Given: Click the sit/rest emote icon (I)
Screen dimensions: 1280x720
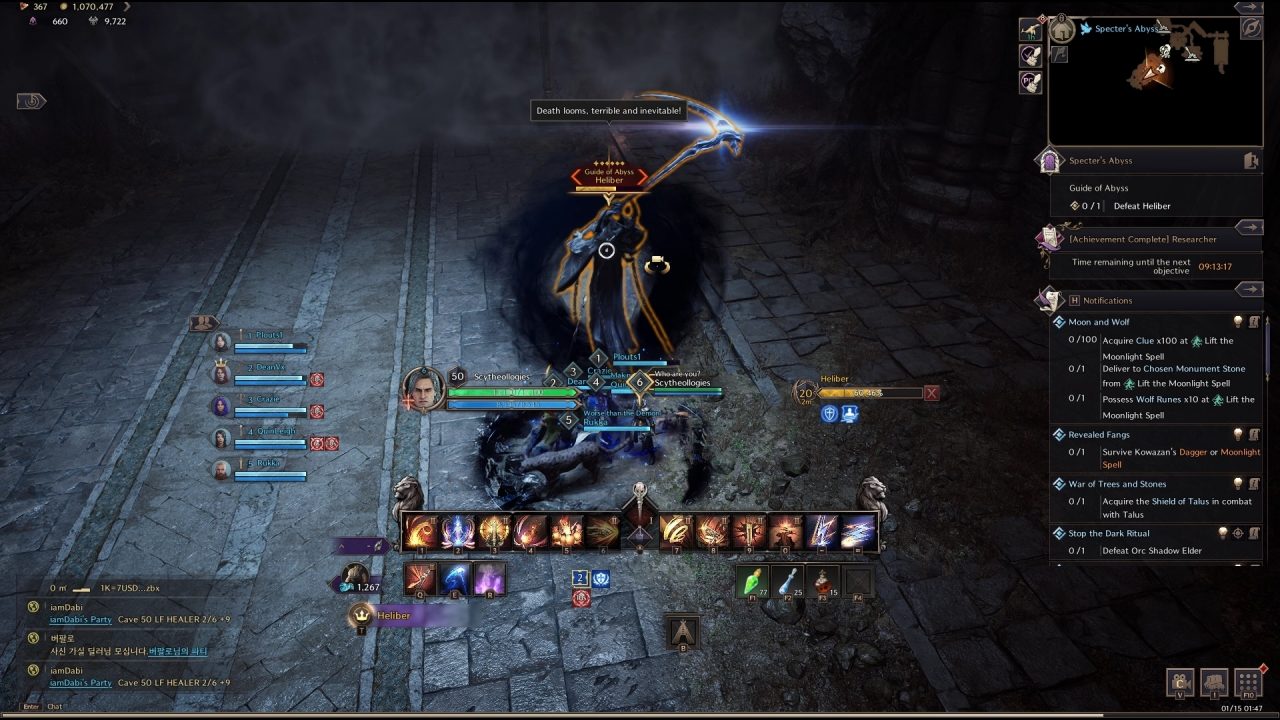Looking at the screenshot, I should [x=1214, y=683].
